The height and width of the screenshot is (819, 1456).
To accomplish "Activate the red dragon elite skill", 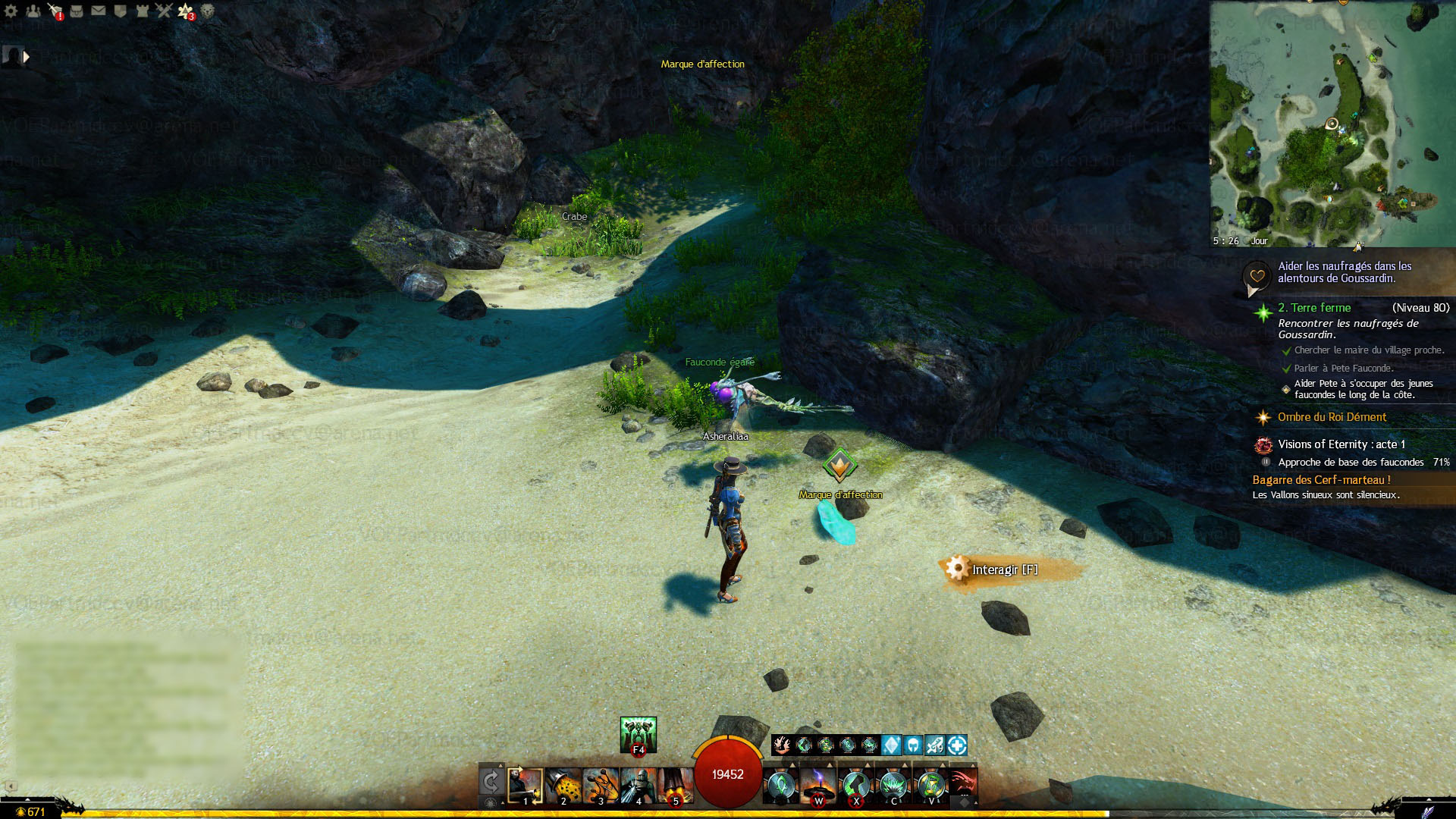I will [x=963, y=786].
